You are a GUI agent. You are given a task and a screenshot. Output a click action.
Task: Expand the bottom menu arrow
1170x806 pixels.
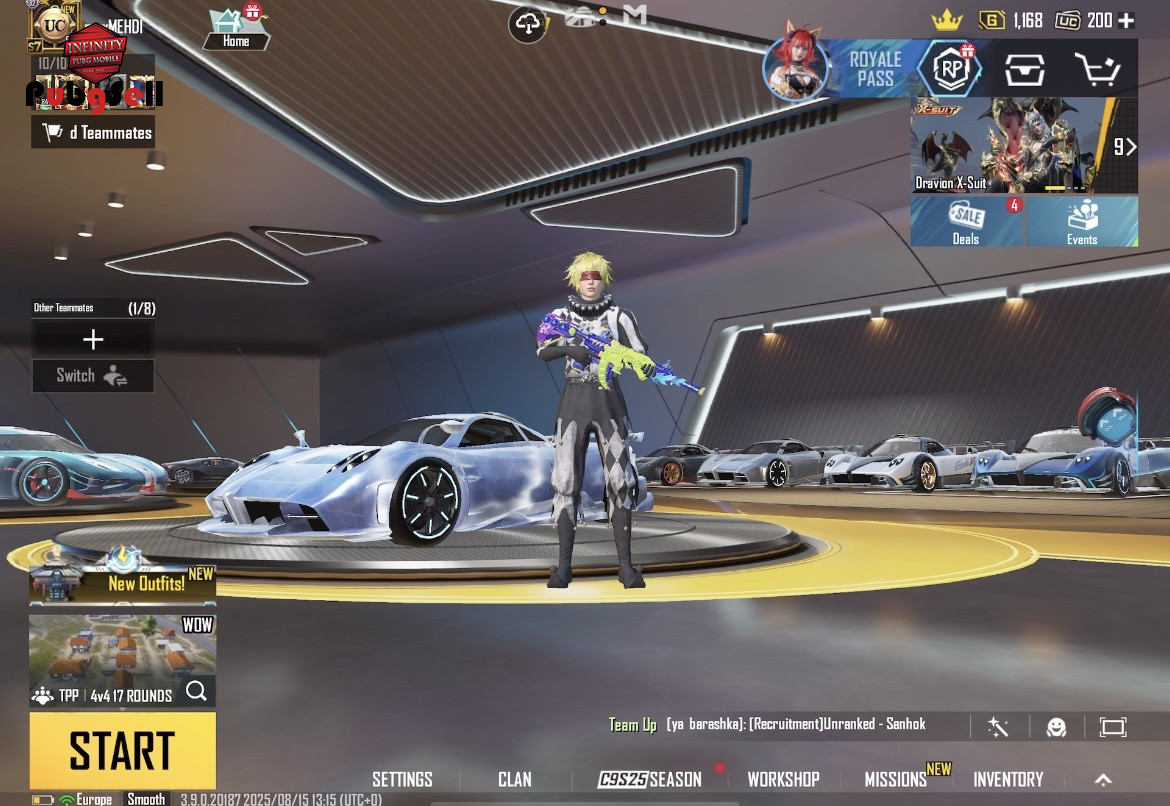(1103, 780)
